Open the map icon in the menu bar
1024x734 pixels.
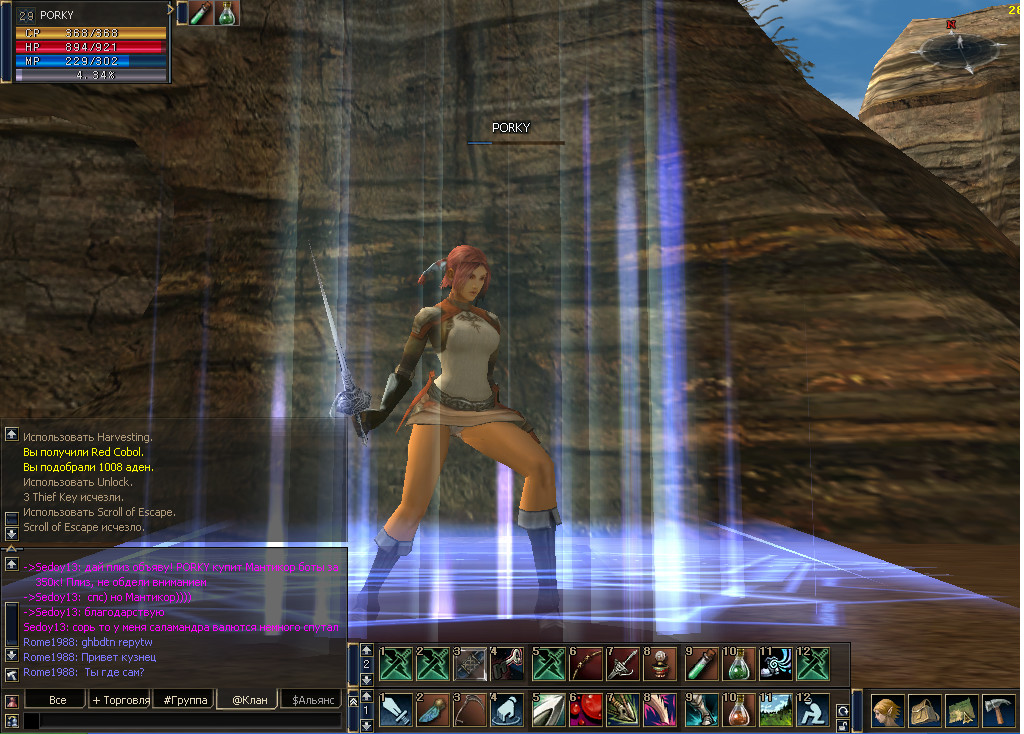pos(962,711)
